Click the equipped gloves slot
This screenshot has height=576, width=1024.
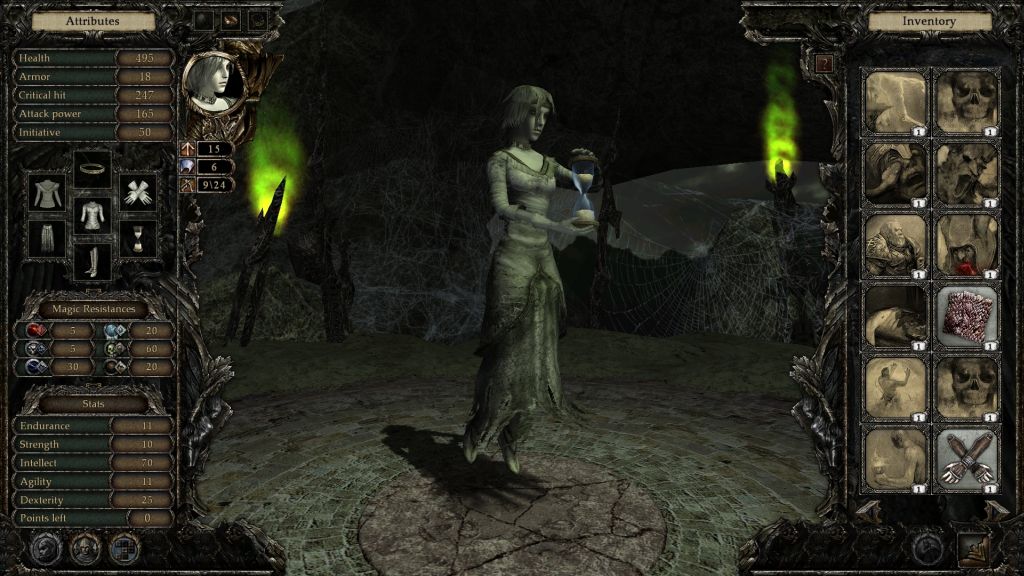tap(138, 191)
